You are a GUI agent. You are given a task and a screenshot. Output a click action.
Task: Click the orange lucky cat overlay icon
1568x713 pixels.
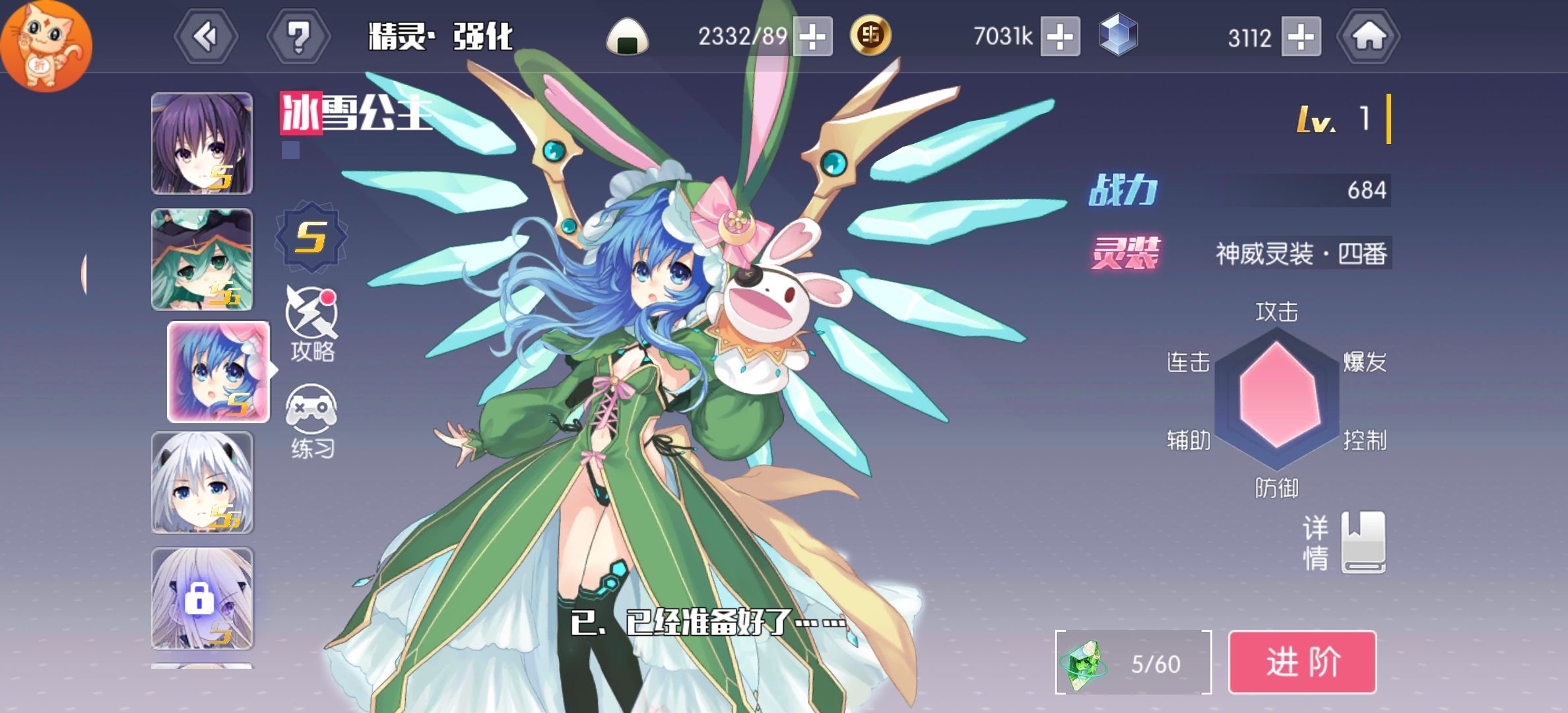[x=46, y=45]
